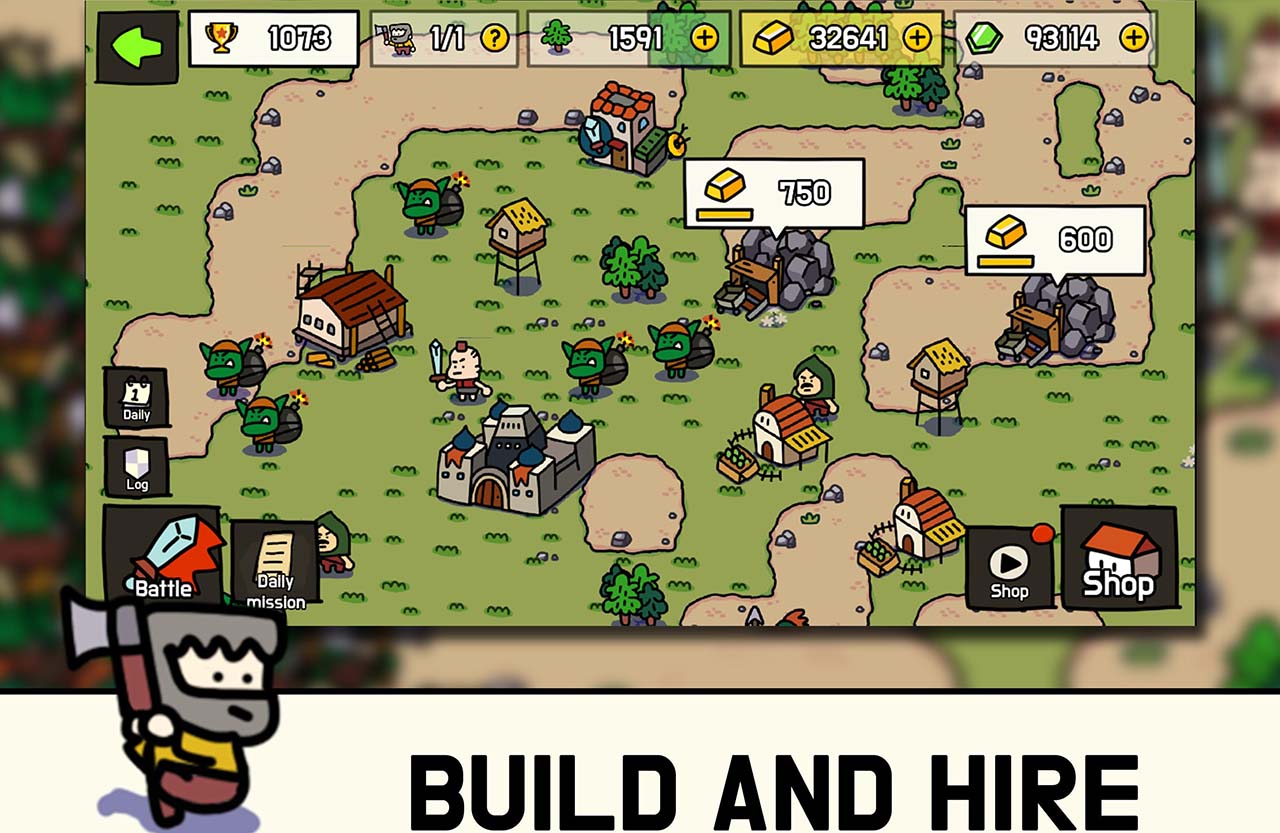Select a green goblin near the barn
Screen dimensions: 1280x833
[x=222, y=366]
